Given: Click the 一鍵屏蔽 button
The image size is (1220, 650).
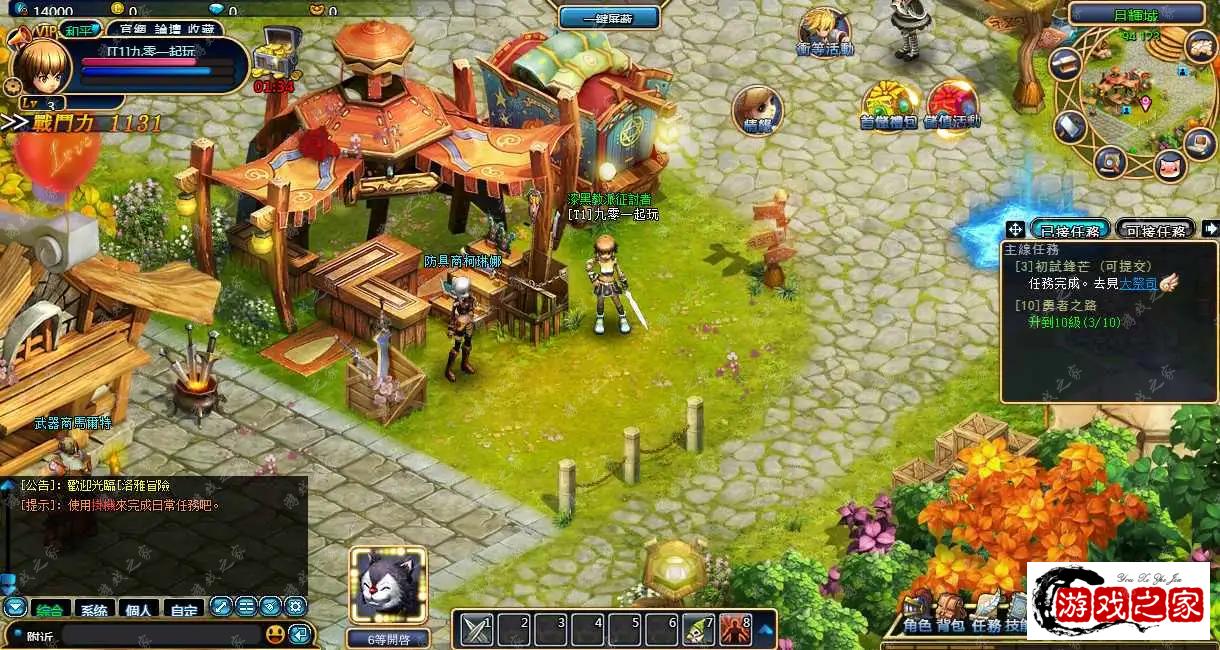Looking at the screenshot, I should (609, 17).
